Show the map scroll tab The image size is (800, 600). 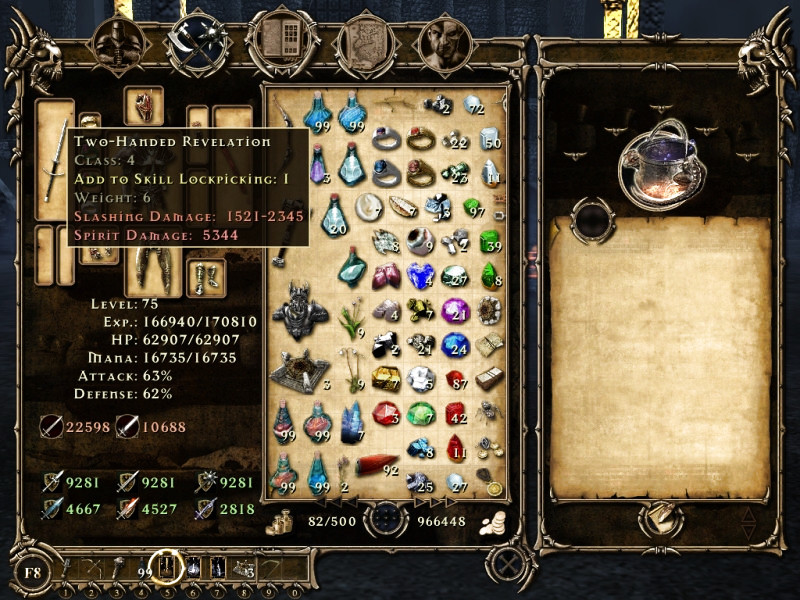360,42
